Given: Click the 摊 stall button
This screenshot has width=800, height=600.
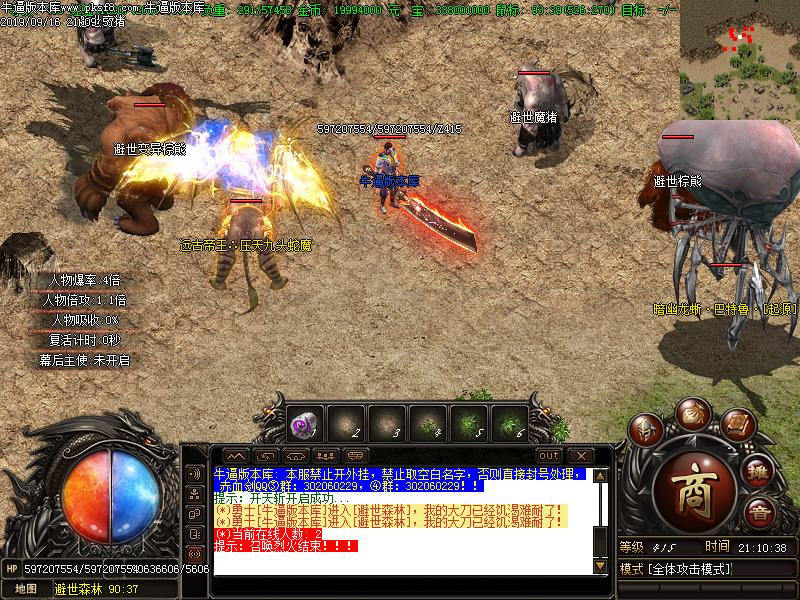Looking at the screenshot, I should point(759,473).
